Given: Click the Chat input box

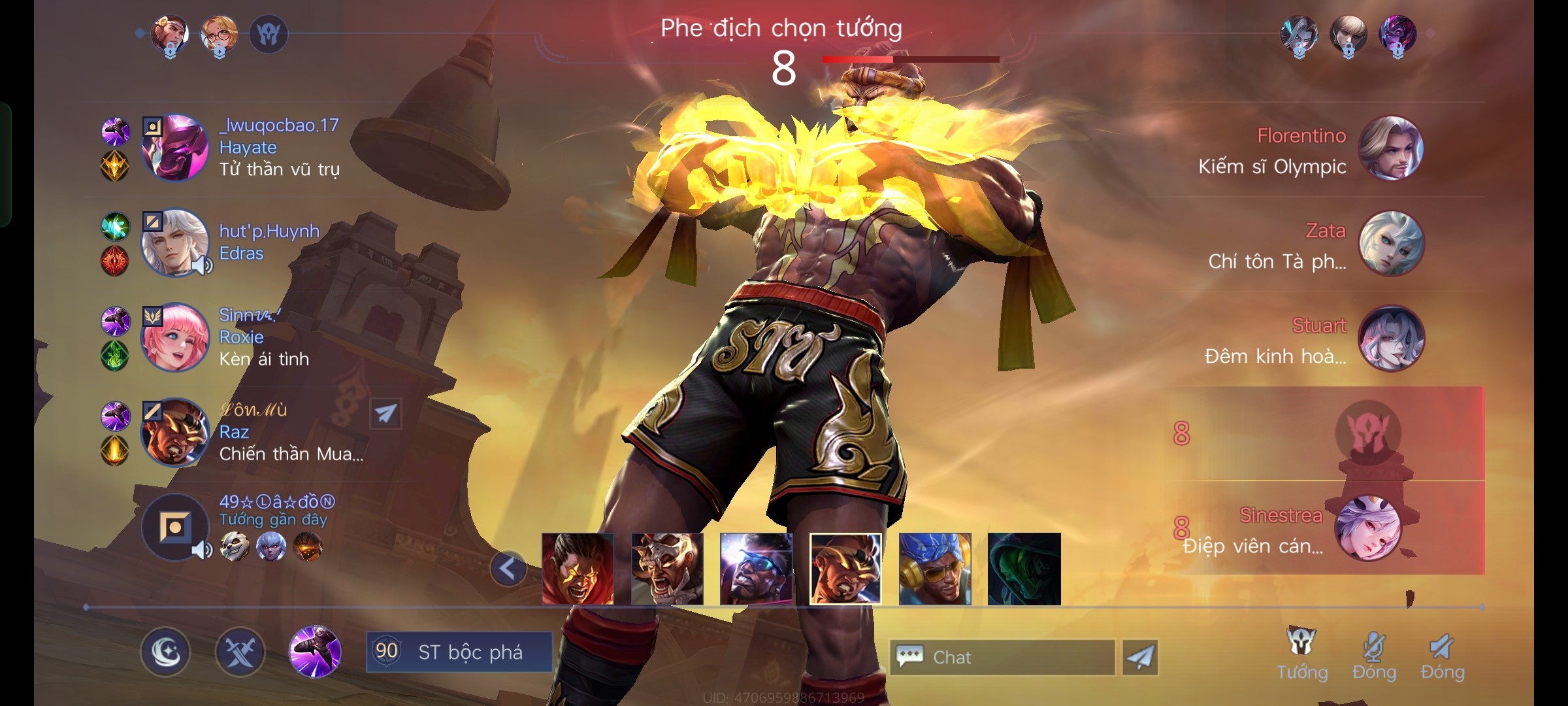Looking at the screenshot, I should (x=1002, y=657).
